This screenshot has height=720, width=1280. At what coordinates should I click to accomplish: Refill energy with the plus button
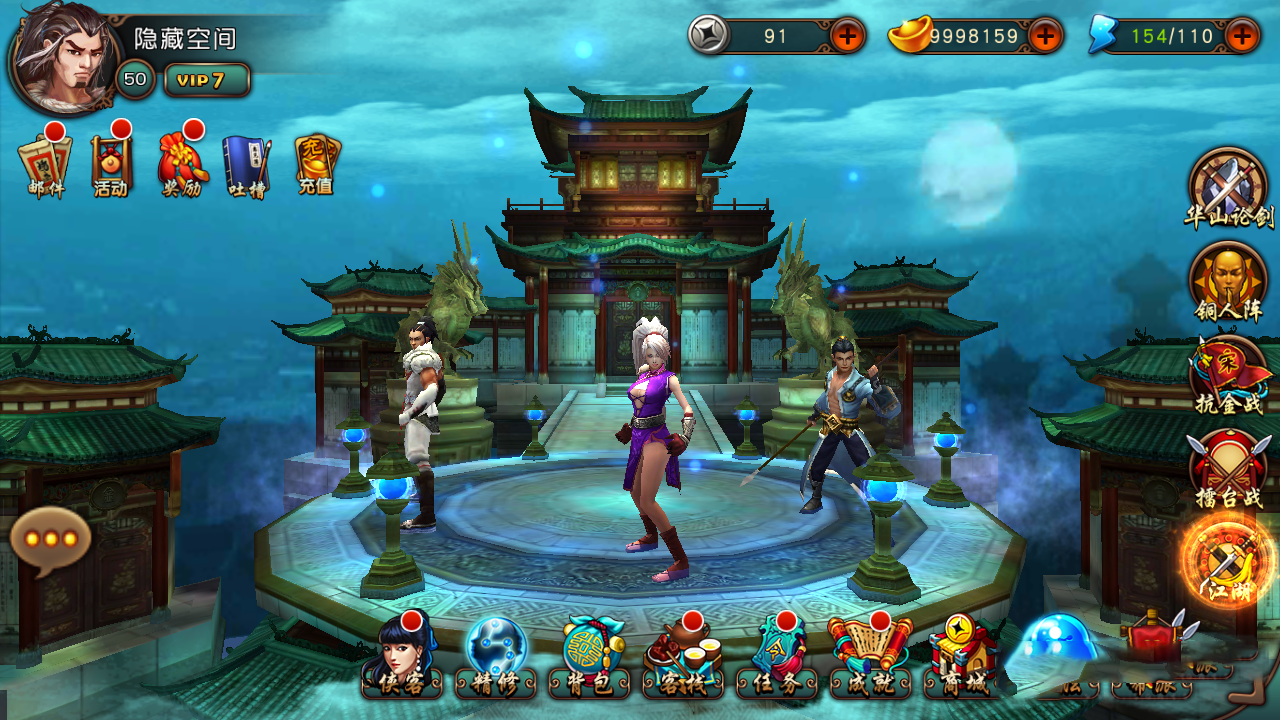(1242, 37)
